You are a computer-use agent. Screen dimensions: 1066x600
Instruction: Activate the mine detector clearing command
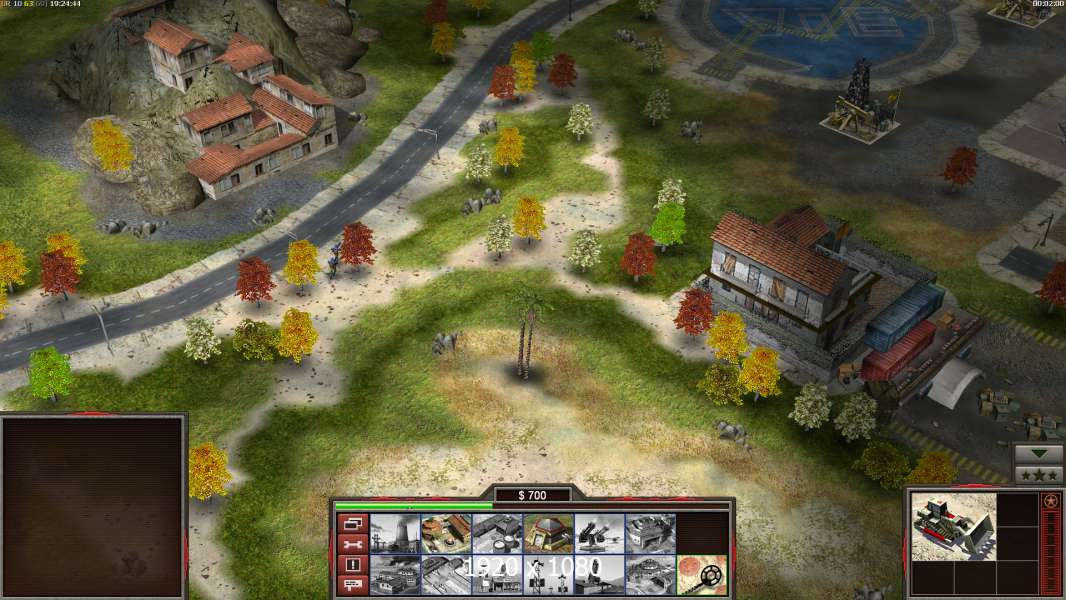pos(701,575)
